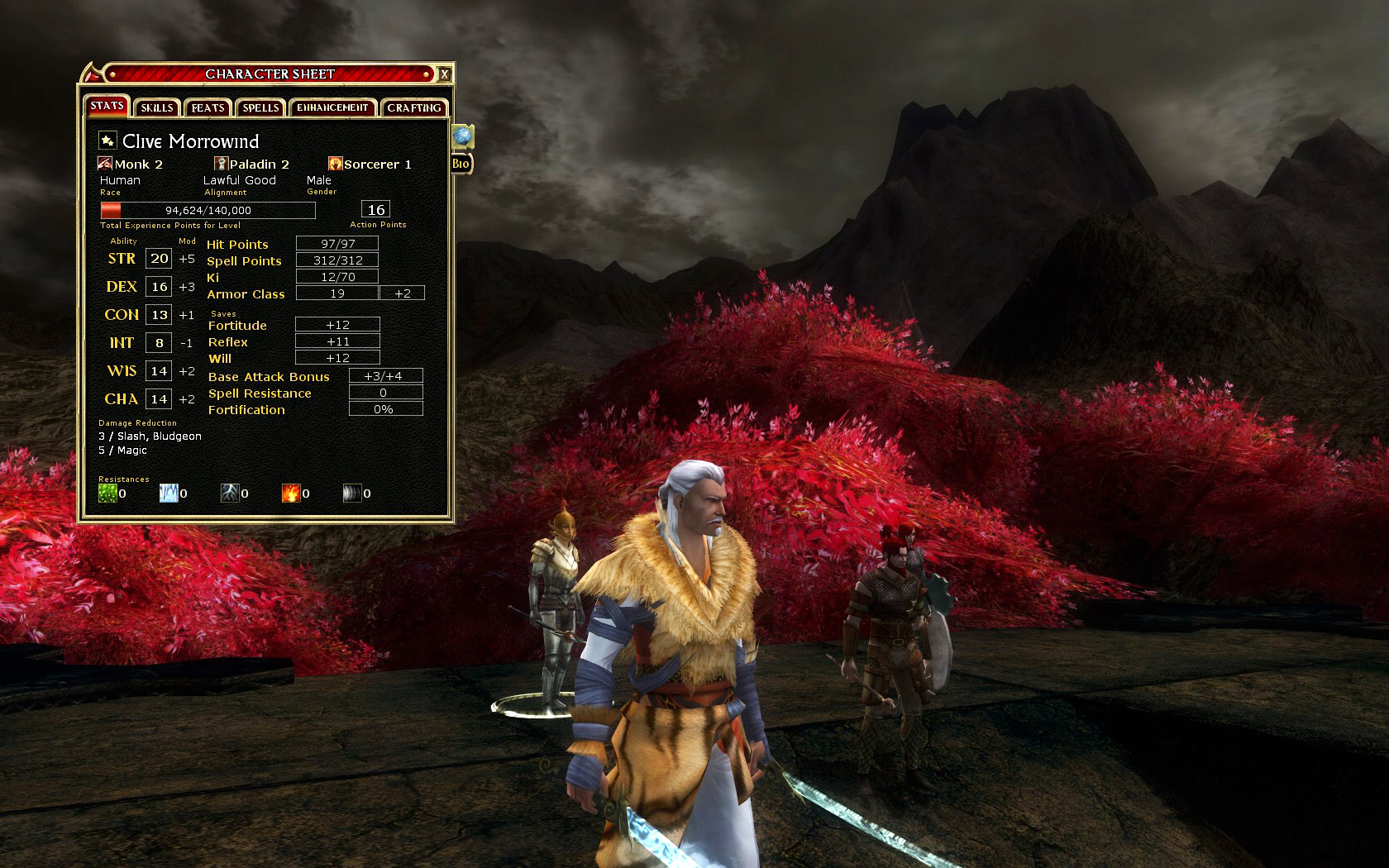Select the Sorcerer class icon
1389x868 pixels.
[x=335, y=164]
